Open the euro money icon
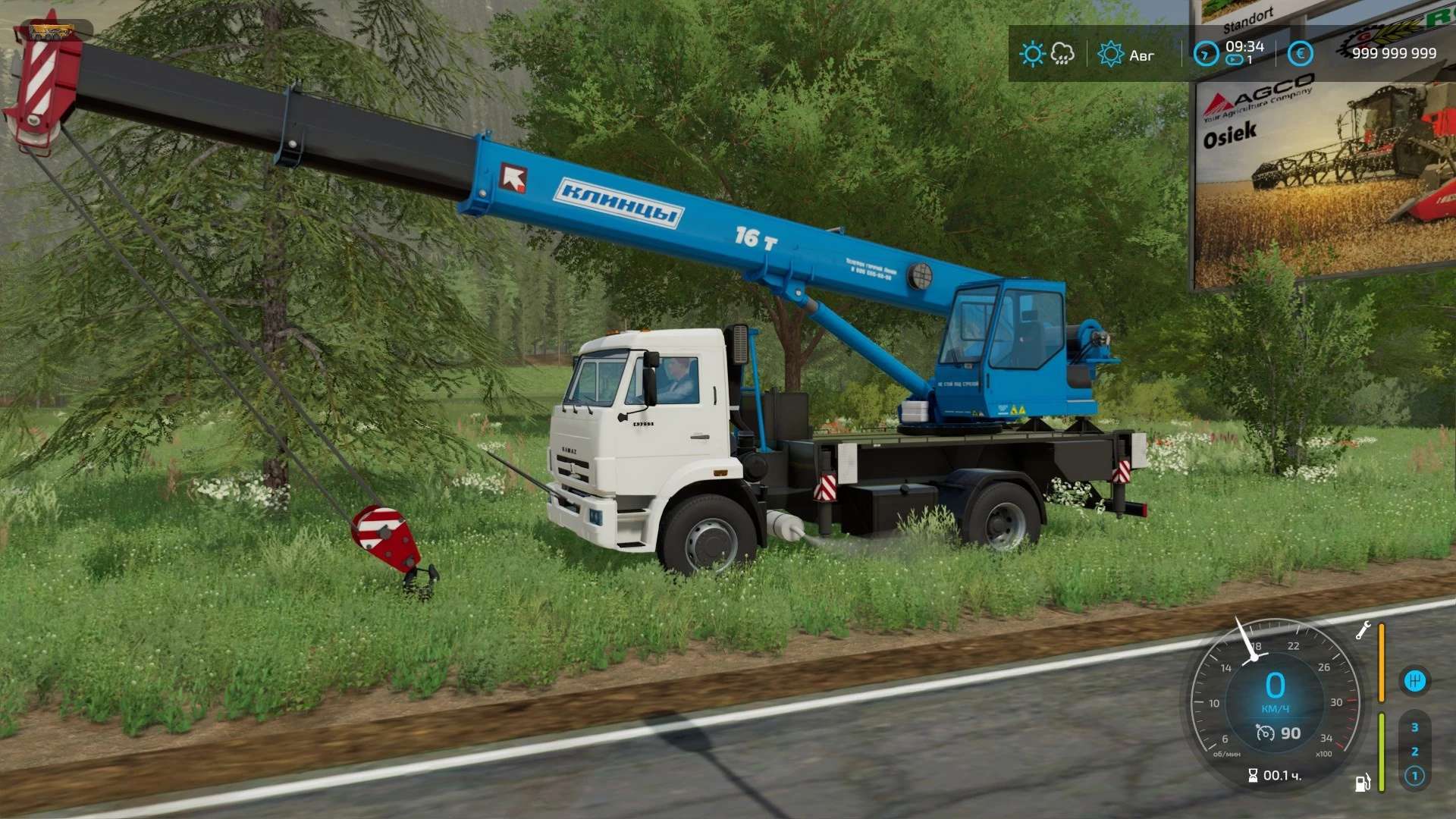The width and height of the screenshot is (1456, 819). click(x=1300, y=54)
